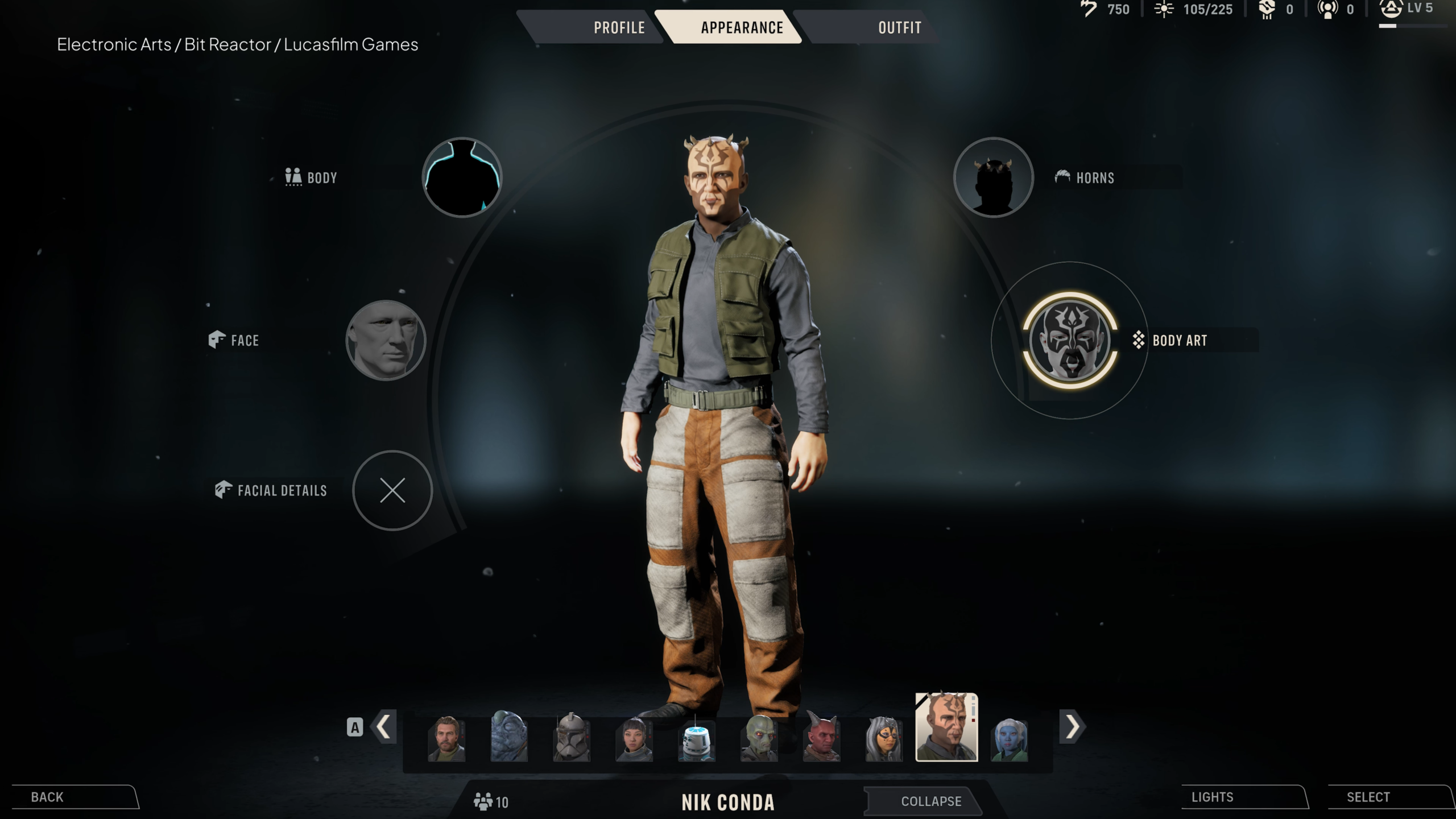
Task: Select the Face editing icon
Action: tap(386, 340)
